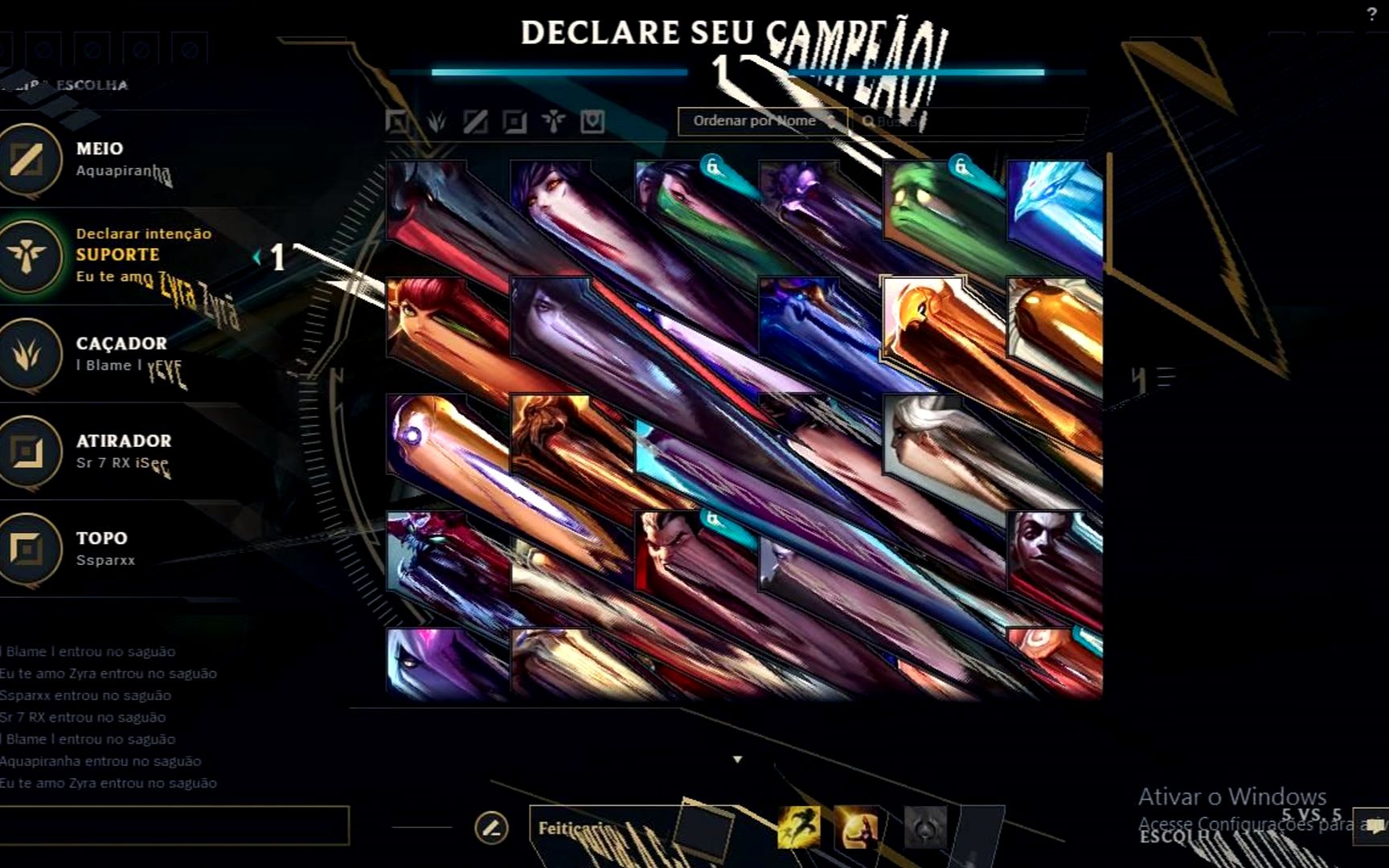Open the Feitiçaria rune page dropdown
This screenshot has height=868, width=1389.
click(x=603, y=828)
